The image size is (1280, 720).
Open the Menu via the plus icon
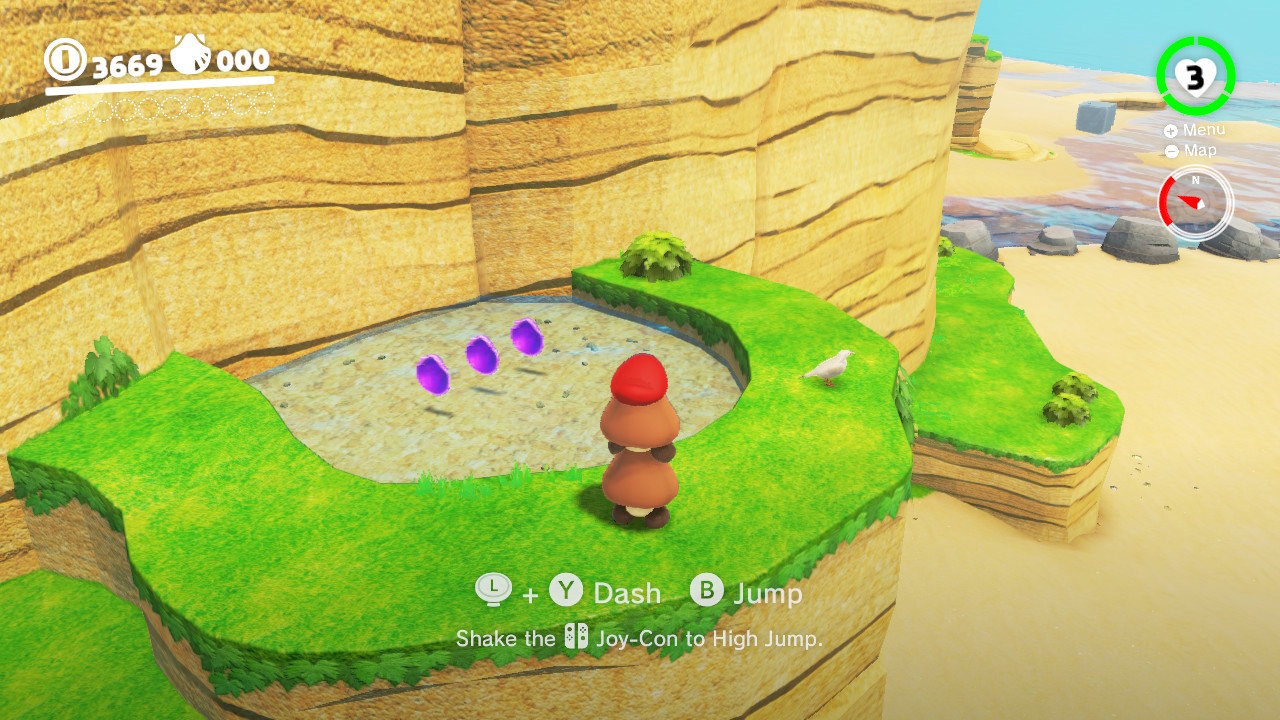pos(1171,130)
